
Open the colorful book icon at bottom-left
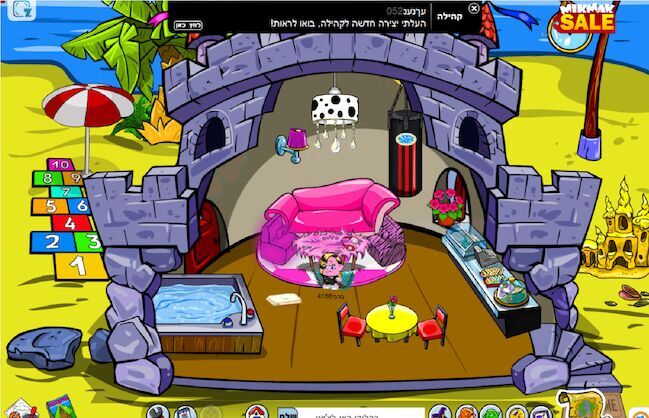click(x=62, y=408)
